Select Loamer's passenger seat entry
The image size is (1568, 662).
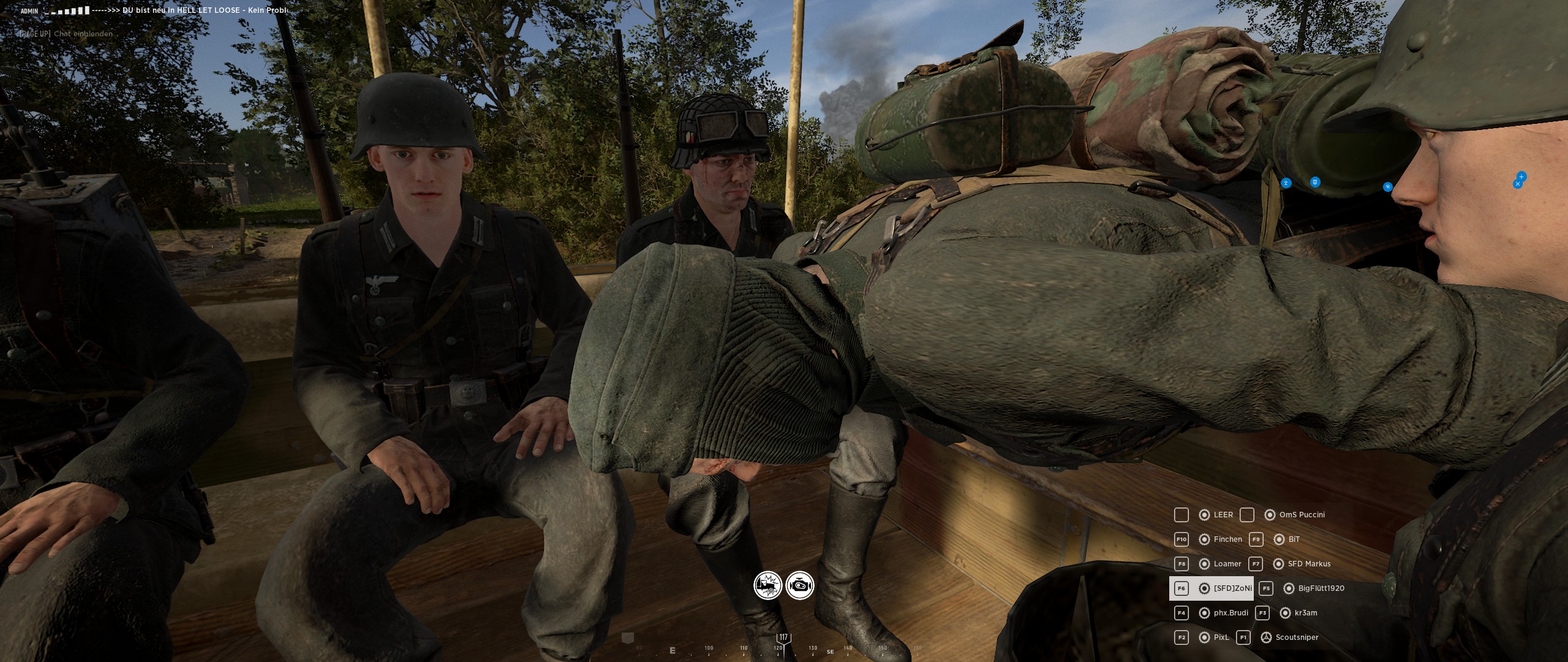click(x=1227, y=564)
